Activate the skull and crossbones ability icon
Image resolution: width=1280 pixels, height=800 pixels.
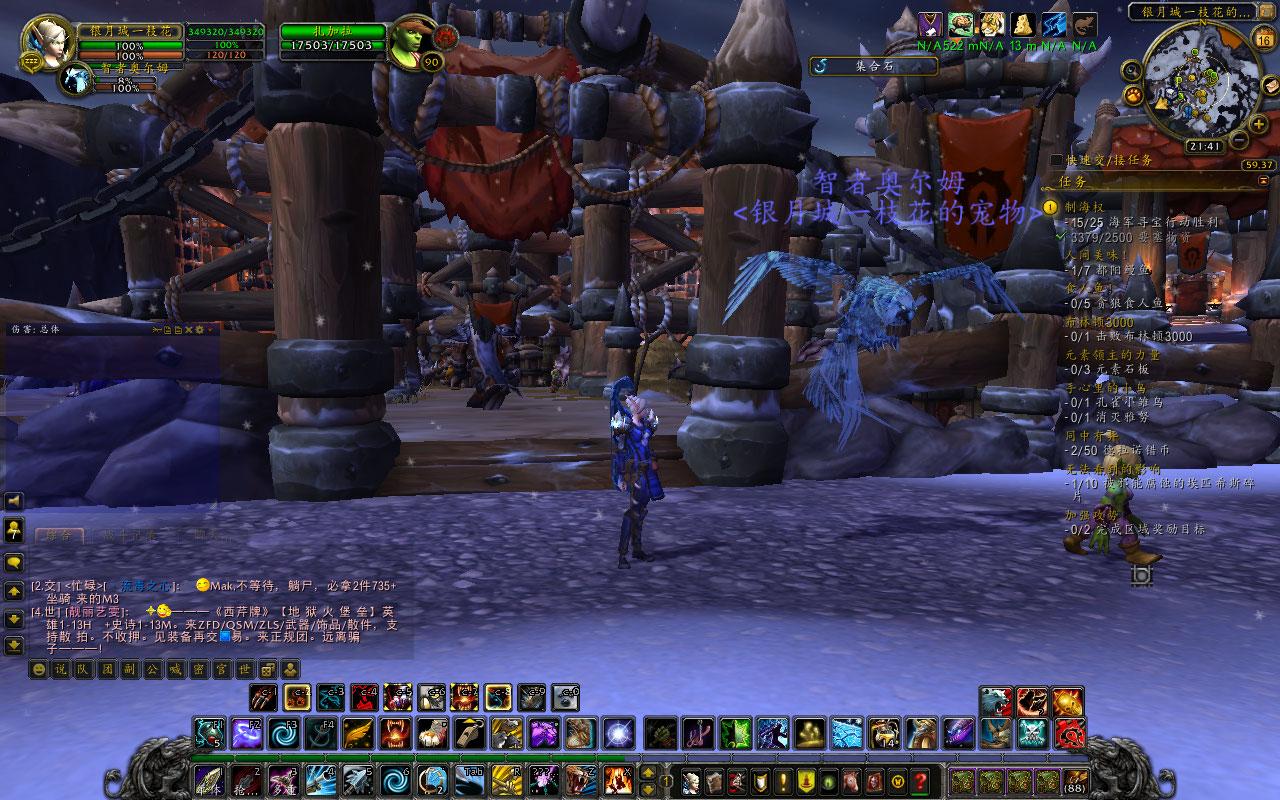click(x=1032, y=733)
